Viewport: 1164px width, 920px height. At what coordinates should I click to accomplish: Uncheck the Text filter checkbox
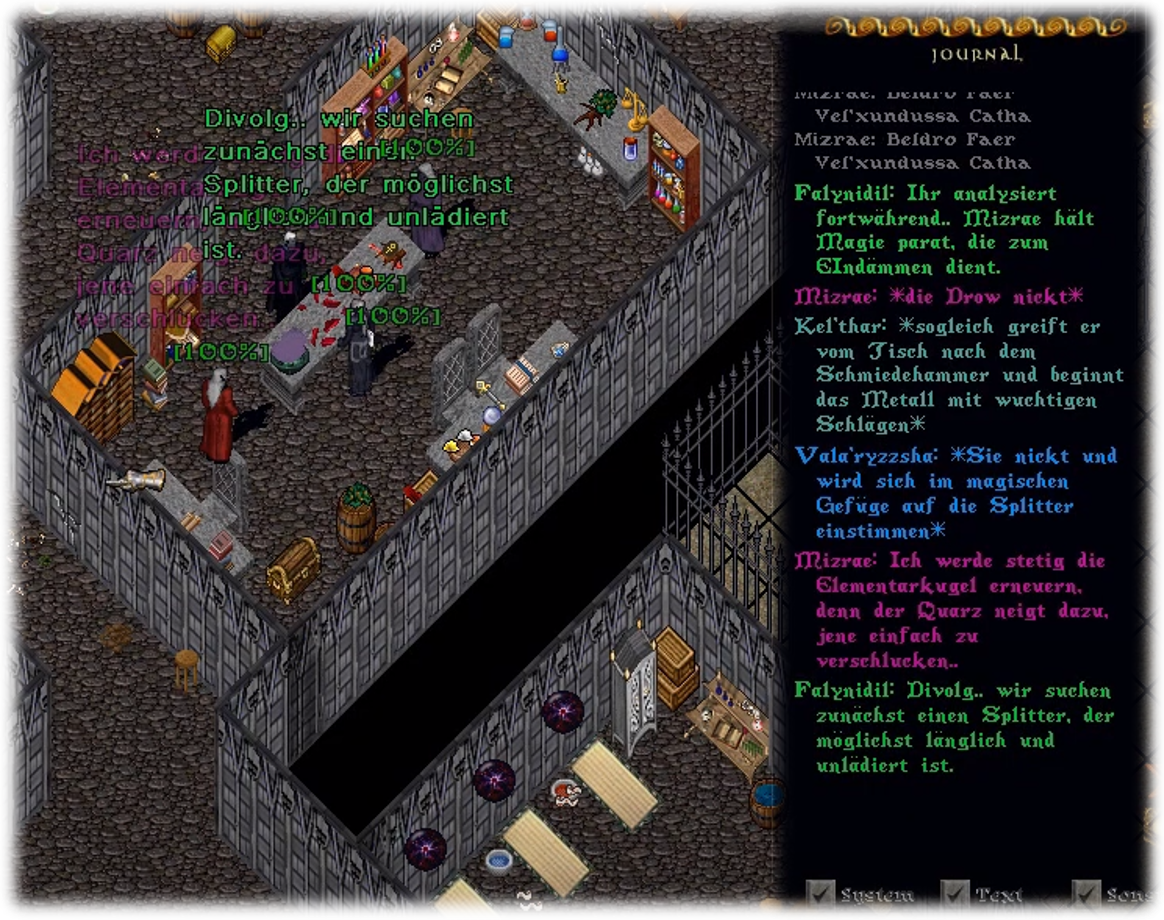pyautogui.click(x=957, y=893)
